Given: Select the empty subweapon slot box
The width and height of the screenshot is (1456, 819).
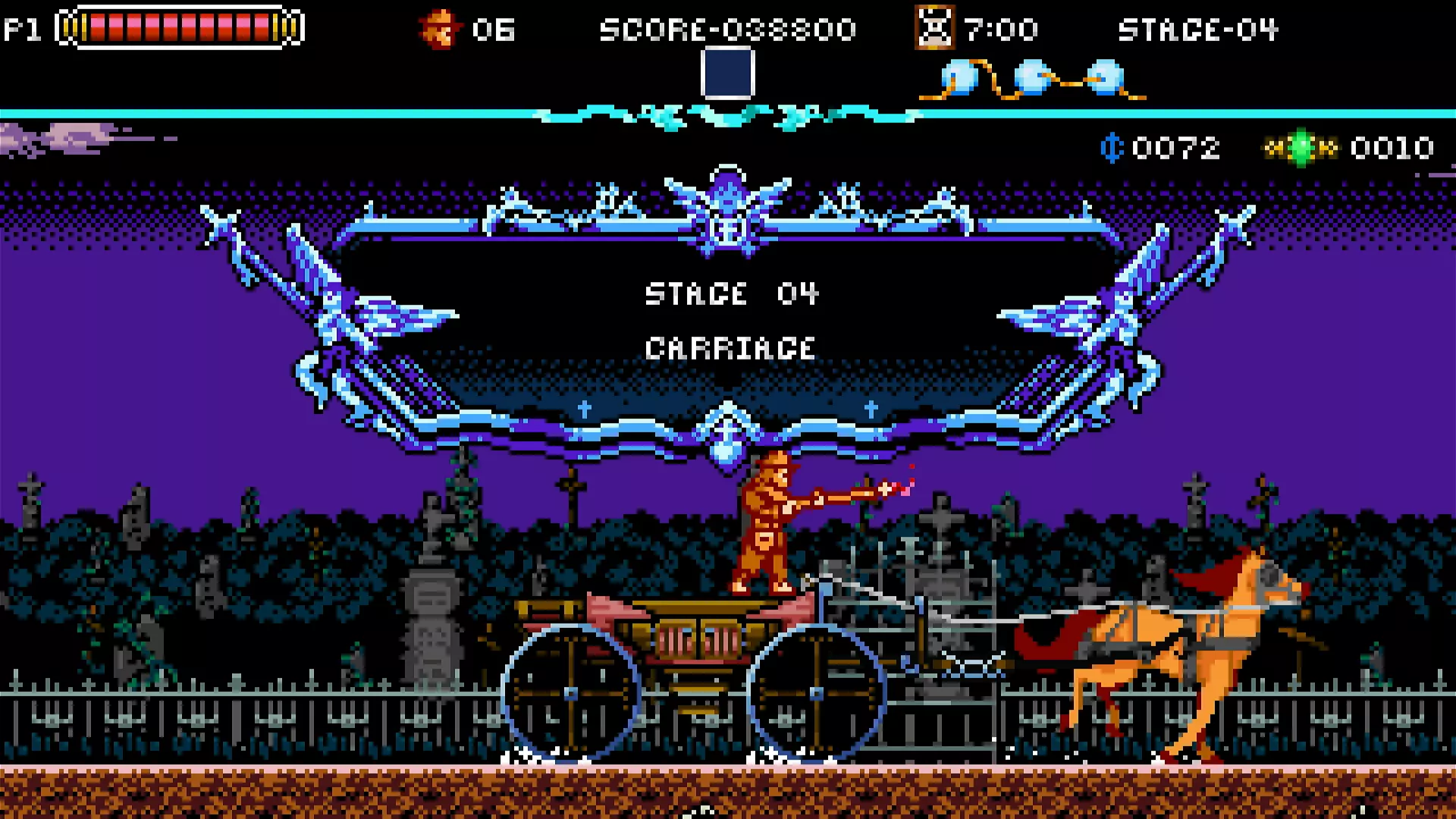Looking at the screenshot, I should click(x=730, y=74).
